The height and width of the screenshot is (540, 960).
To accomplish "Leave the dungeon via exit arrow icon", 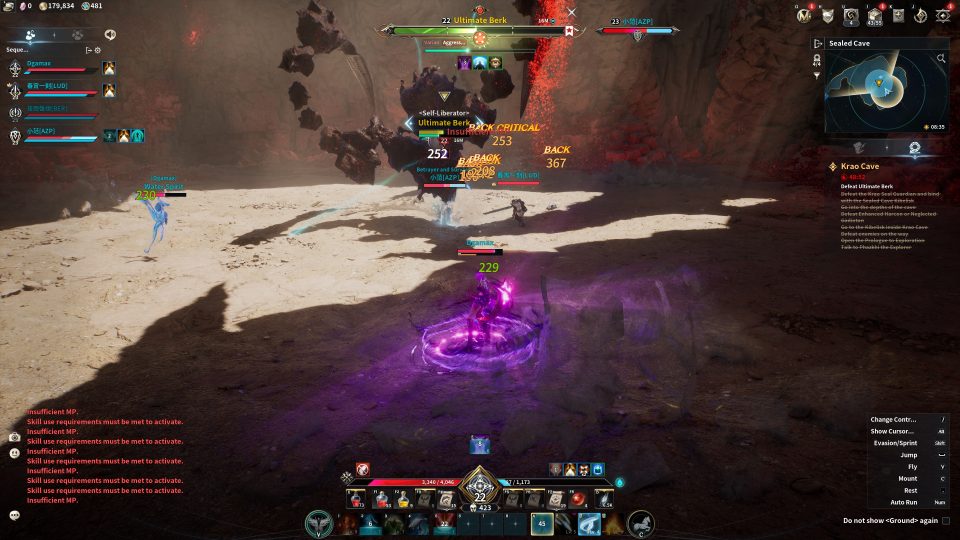I will (x=818, y=44).
